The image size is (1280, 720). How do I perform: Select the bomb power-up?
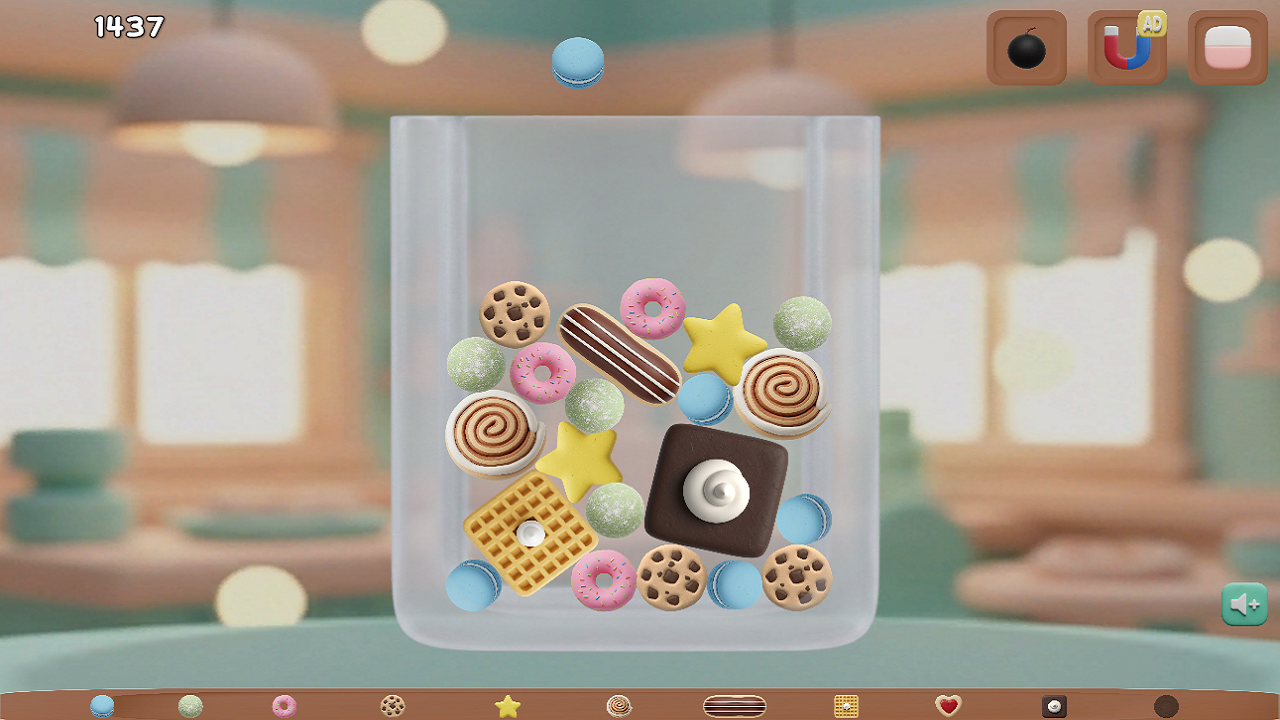tap(1026, 46)
